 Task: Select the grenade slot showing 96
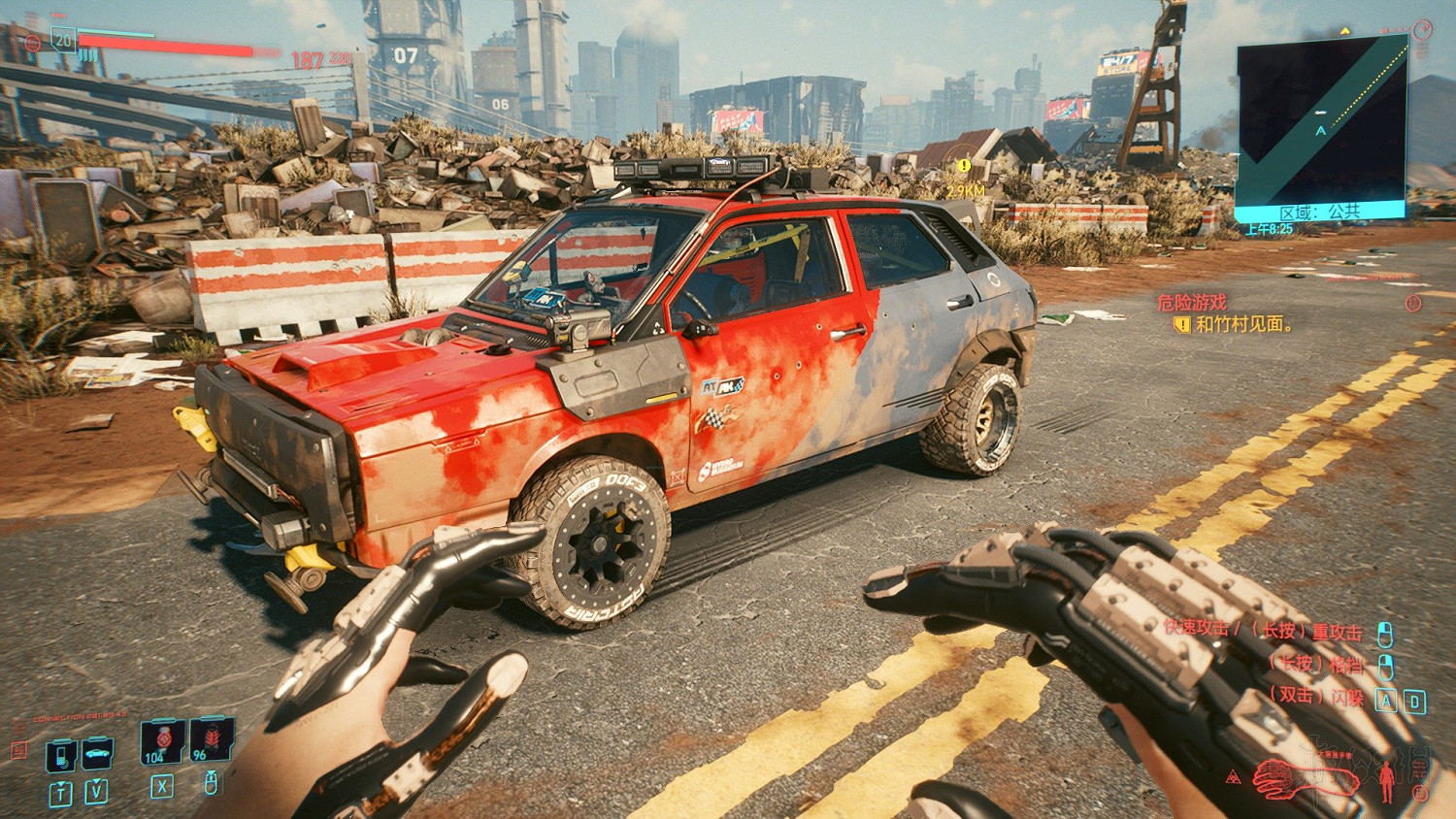pyautogui.click(x=211, y=740)
